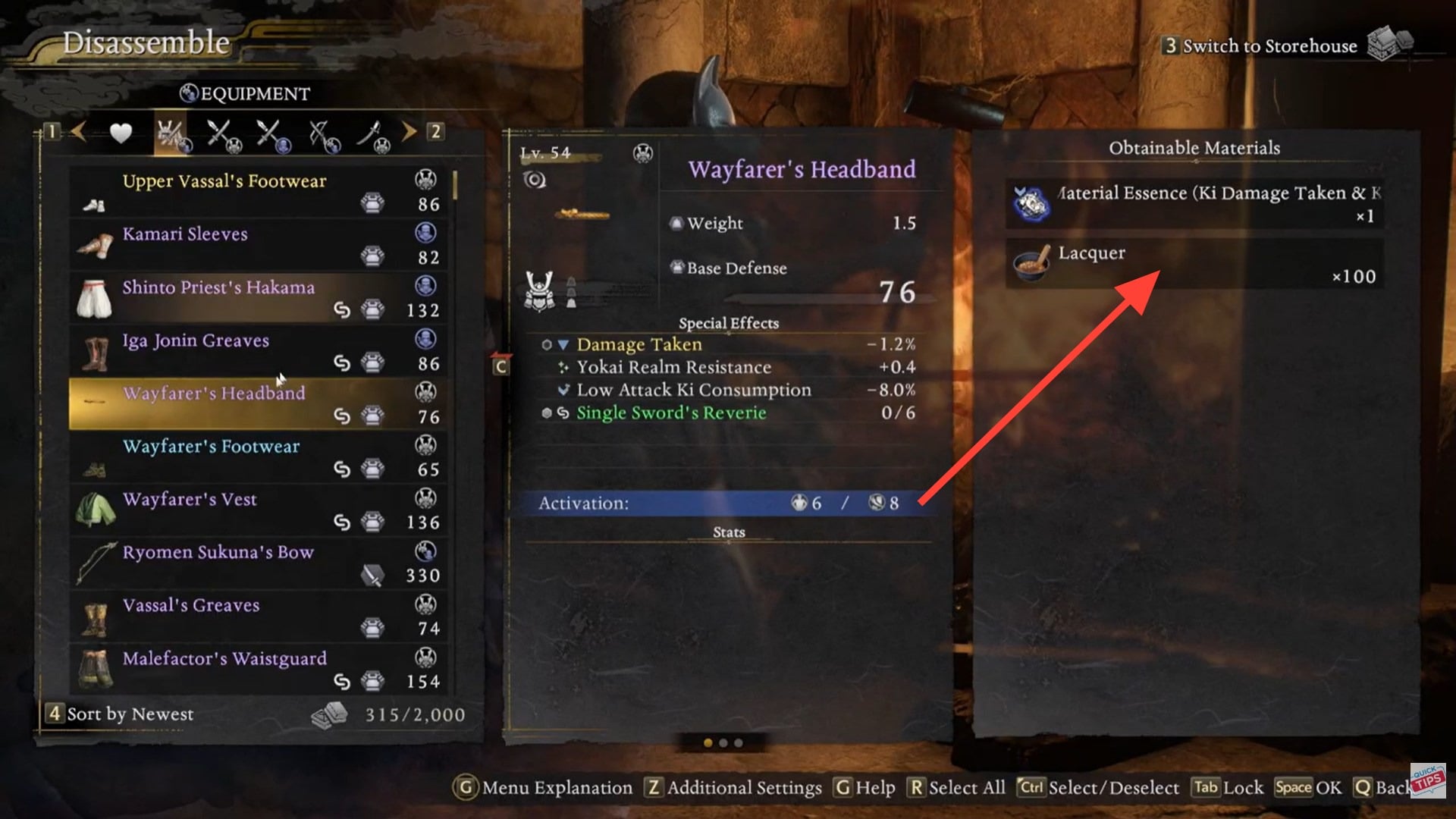
Task: Pick Ryomen Sukuna's Bow in the list
Action: [258, 563]
